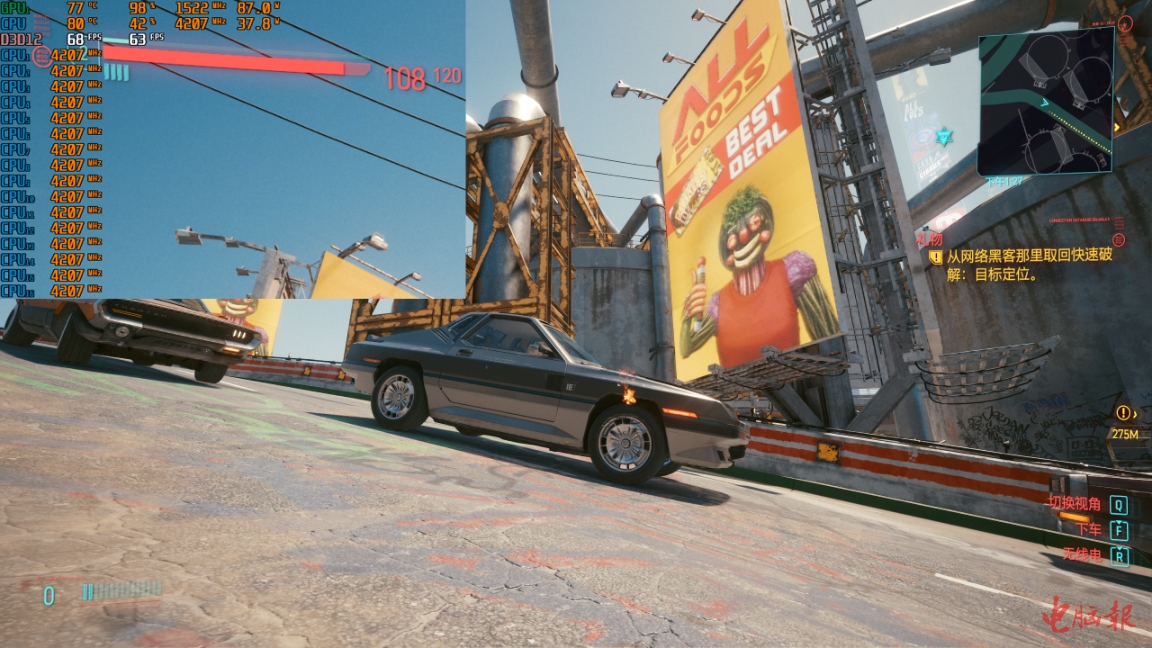Click the 礼物 quest title
Viewport: 1152px width, 648px height.
(929, 240)
